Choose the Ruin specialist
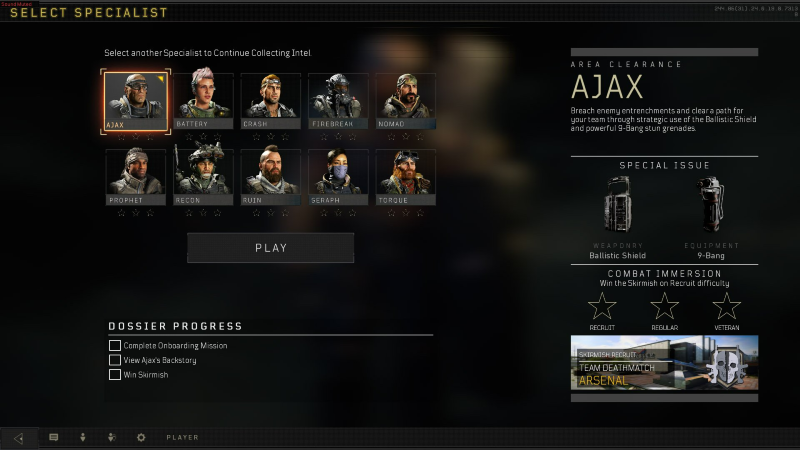800x450 pixels. (270, 177)
